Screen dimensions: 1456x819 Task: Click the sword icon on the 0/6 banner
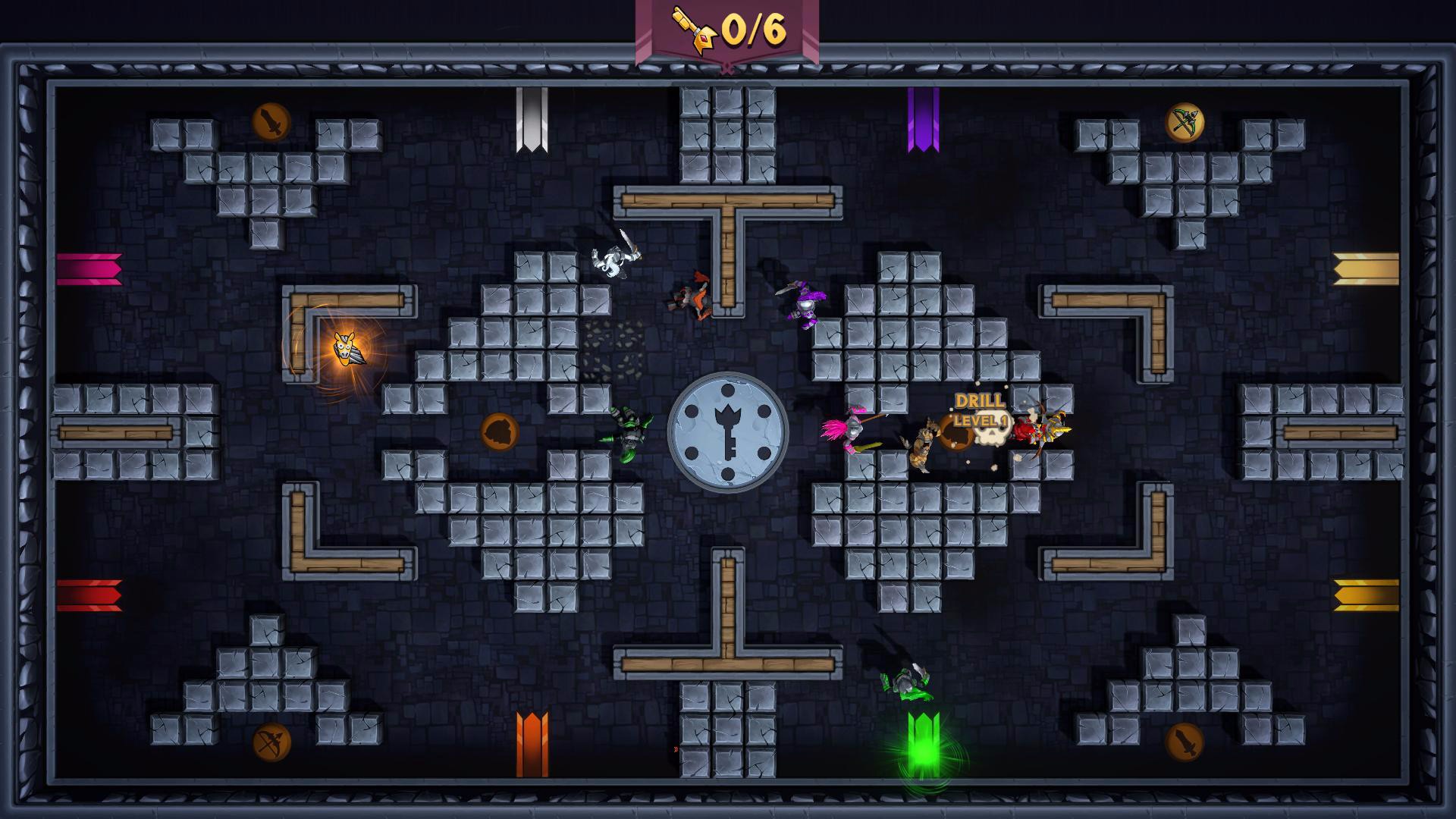point(695,30)
